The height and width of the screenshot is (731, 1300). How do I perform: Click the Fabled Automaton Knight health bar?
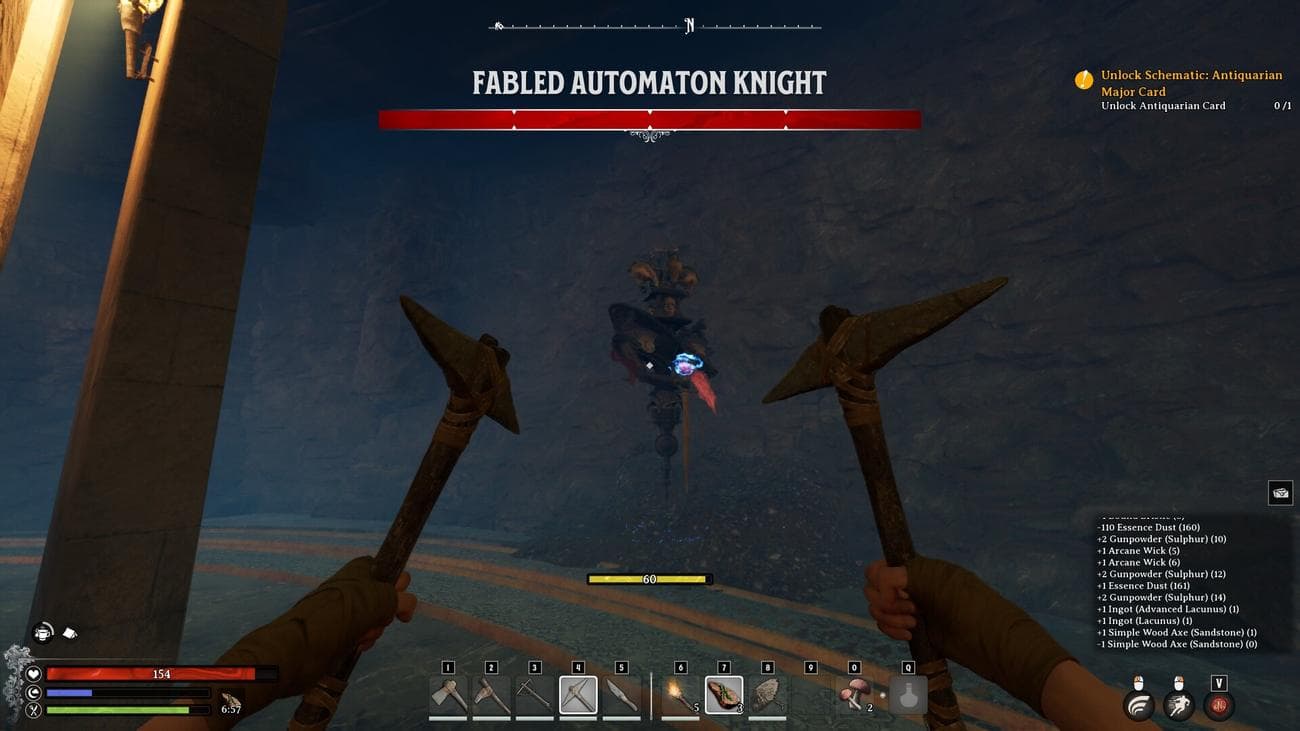[648, 117]
